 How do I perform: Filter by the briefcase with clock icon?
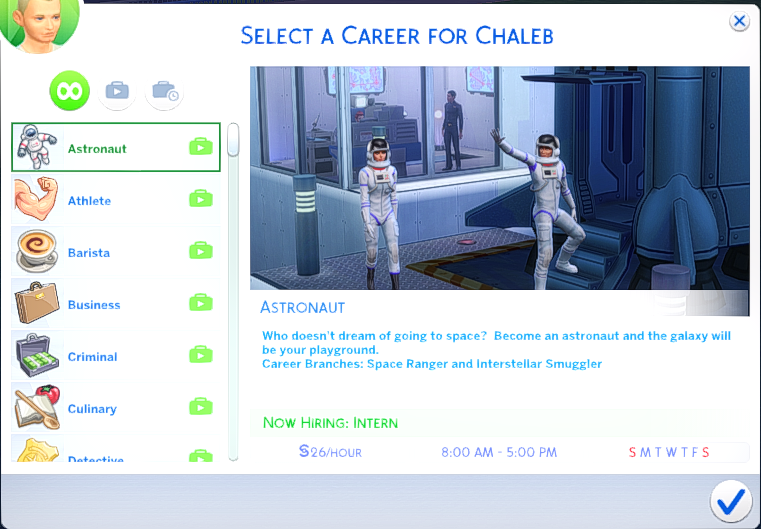pos(164,92)
